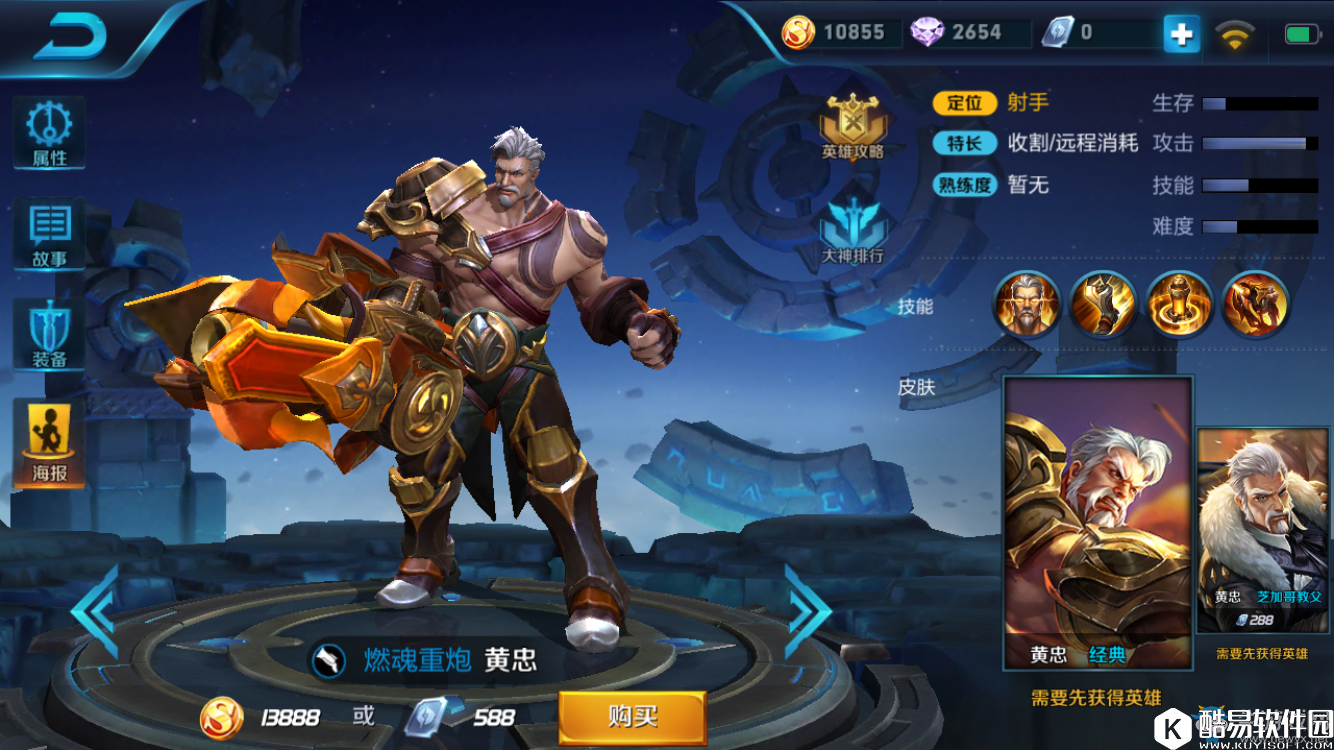This screenshot has width=1334, height=750.
Task: View the glowing cannon shell skill icon
Action: pyautogui.click(x=1180, y=304)
